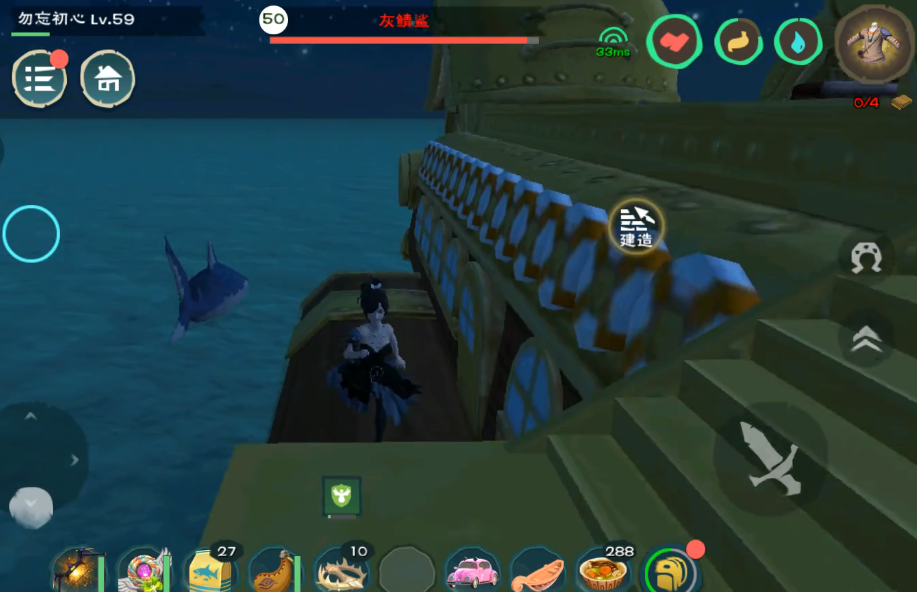Open the character equipment portrait
The height and width of the screenshot is (592, 917).
pos(873,43)
